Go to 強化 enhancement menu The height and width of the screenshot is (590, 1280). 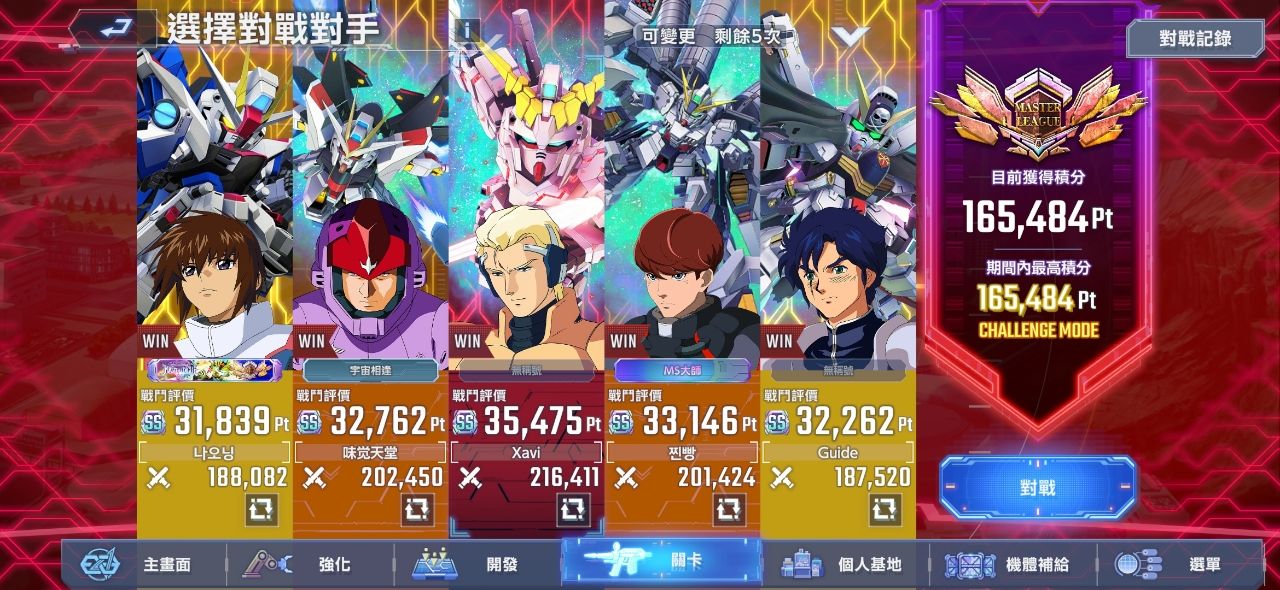[x=312, y=565]
